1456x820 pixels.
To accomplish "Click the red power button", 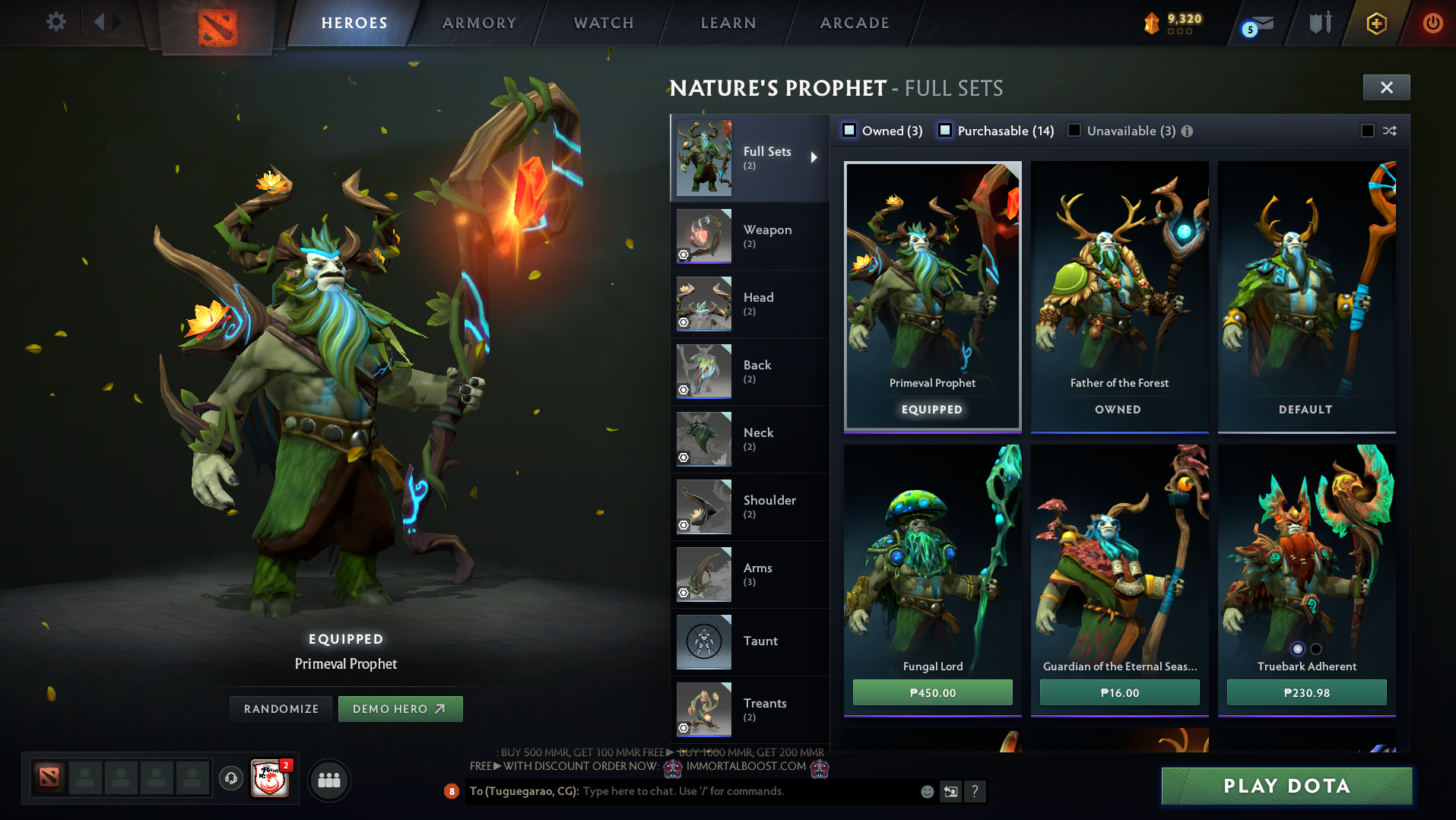I will tap(1432, 23).
